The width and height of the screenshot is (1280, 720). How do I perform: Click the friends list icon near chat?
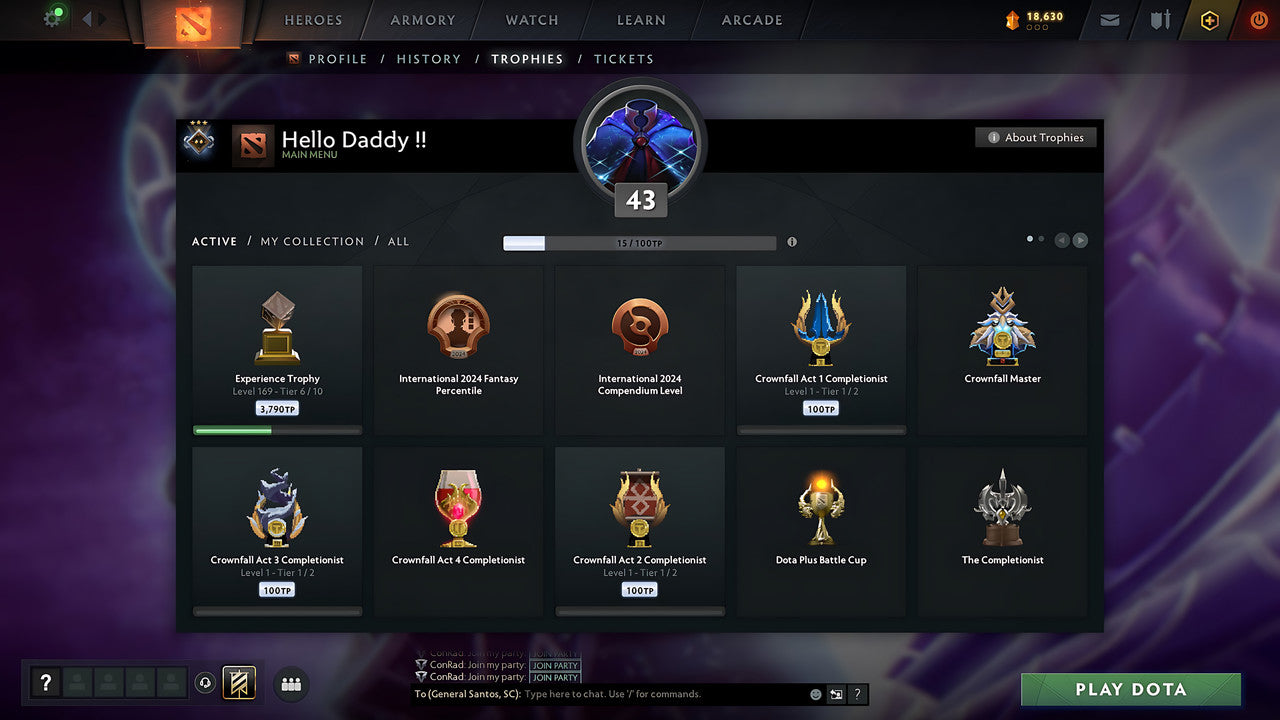(x=289, y=683)
